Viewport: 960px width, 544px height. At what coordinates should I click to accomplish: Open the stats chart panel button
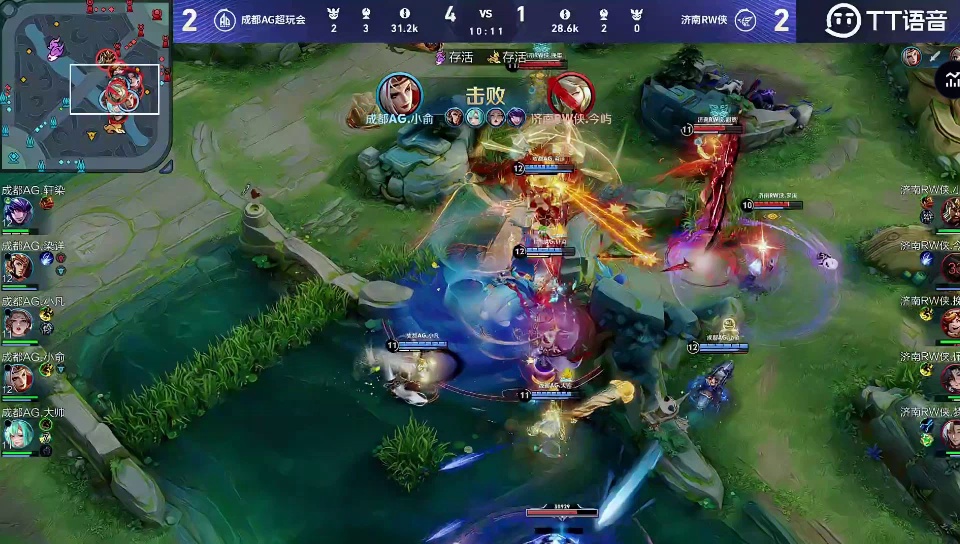coord(948,79)
